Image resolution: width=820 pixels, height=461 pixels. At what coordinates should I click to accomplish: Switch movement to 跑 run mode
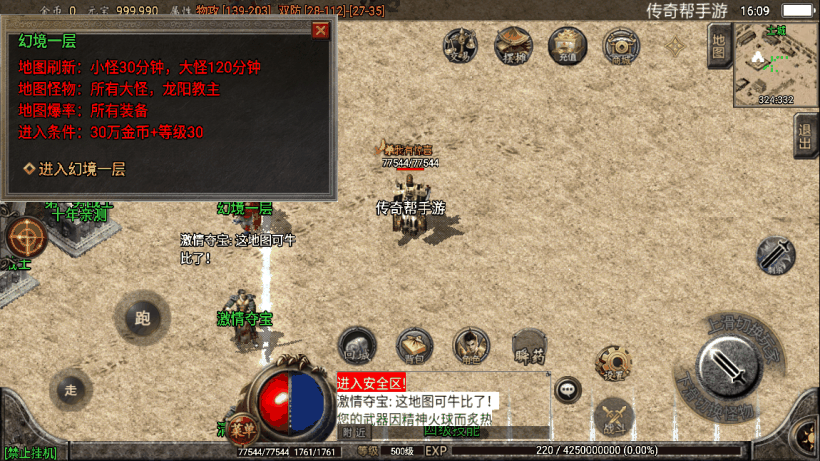(142, 319)
